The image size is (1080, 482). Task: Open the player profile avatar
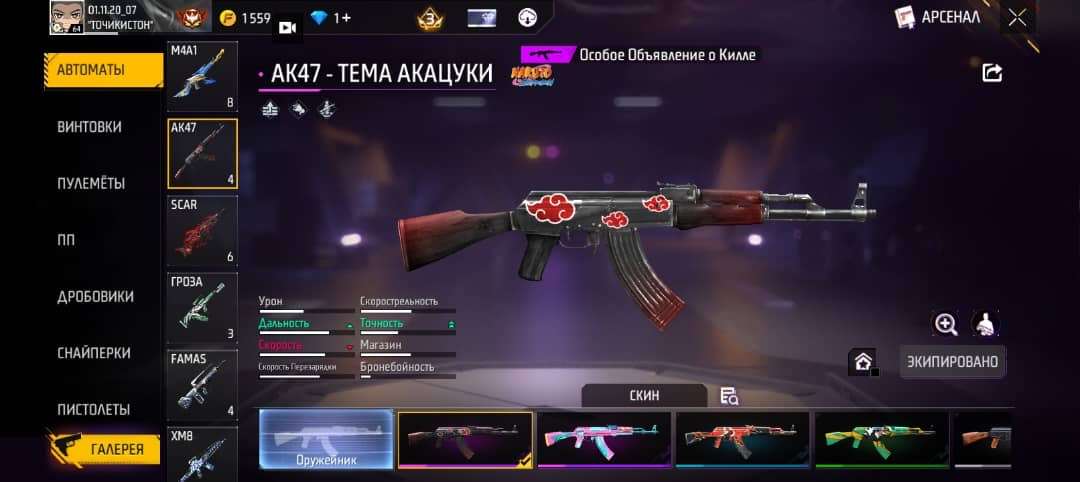pos(65,17)
